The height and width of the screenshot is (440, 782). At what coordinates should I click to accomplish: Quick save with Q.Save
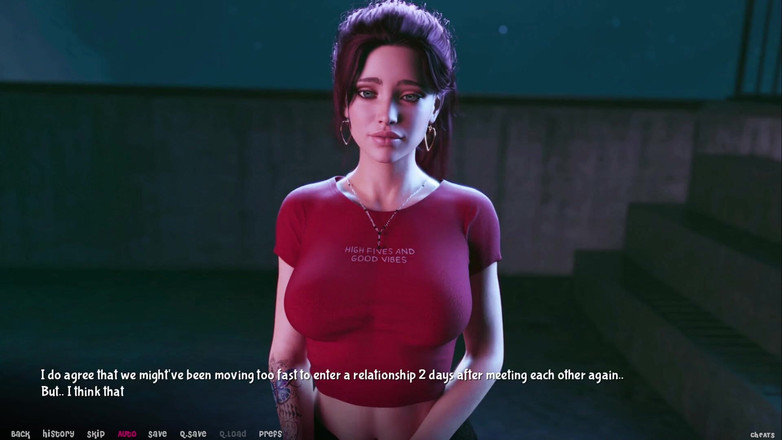(193, 434)
